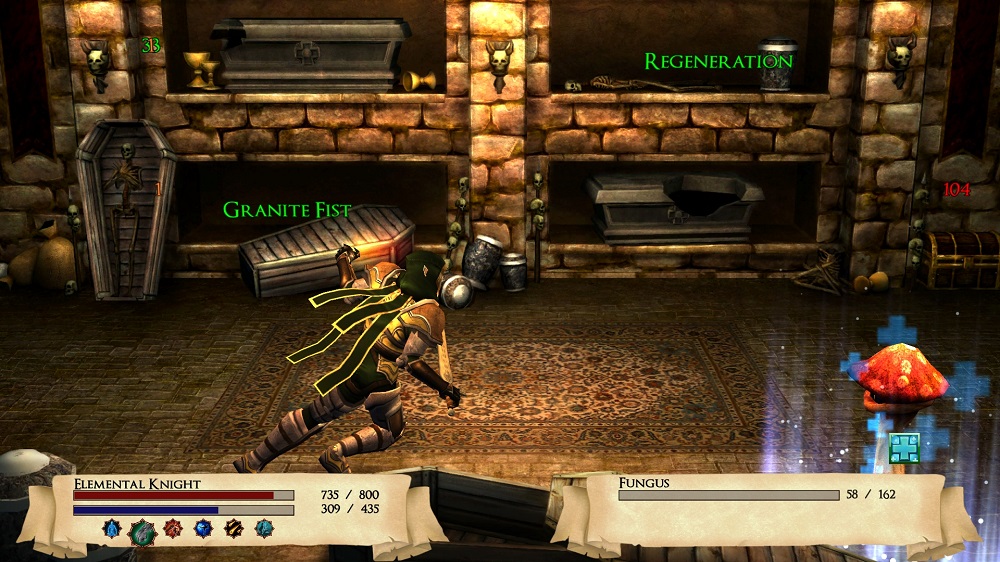Image resolution: width=1000 pixels, height=562 pixels.
Task: Activate the green Granite Fist ability icon
Action: (x=142, y=531)
